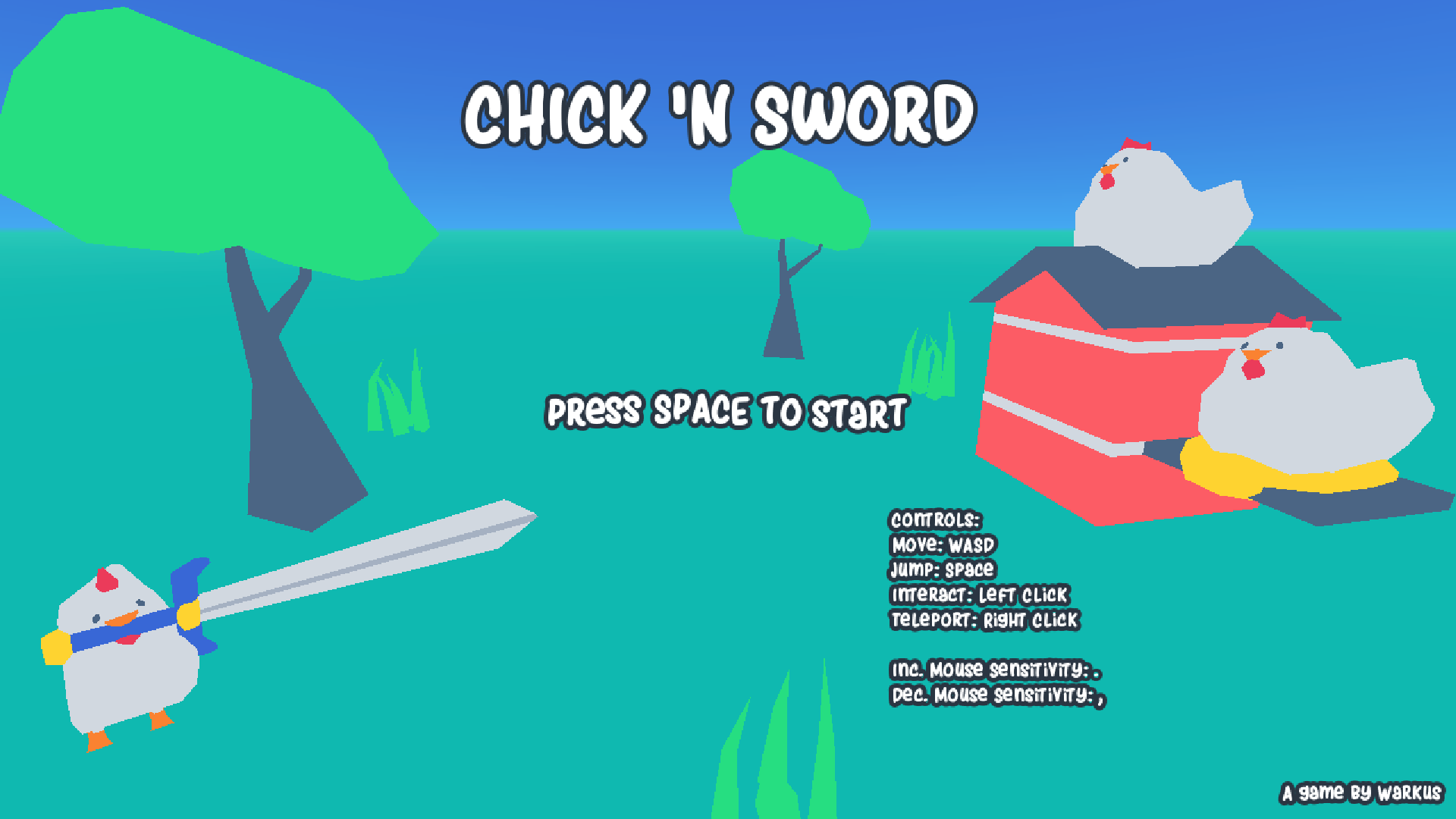Click the Dec. Mouse Sensitivity line
The width and height of the screenshot is (1456, 819).
(998, 695)
